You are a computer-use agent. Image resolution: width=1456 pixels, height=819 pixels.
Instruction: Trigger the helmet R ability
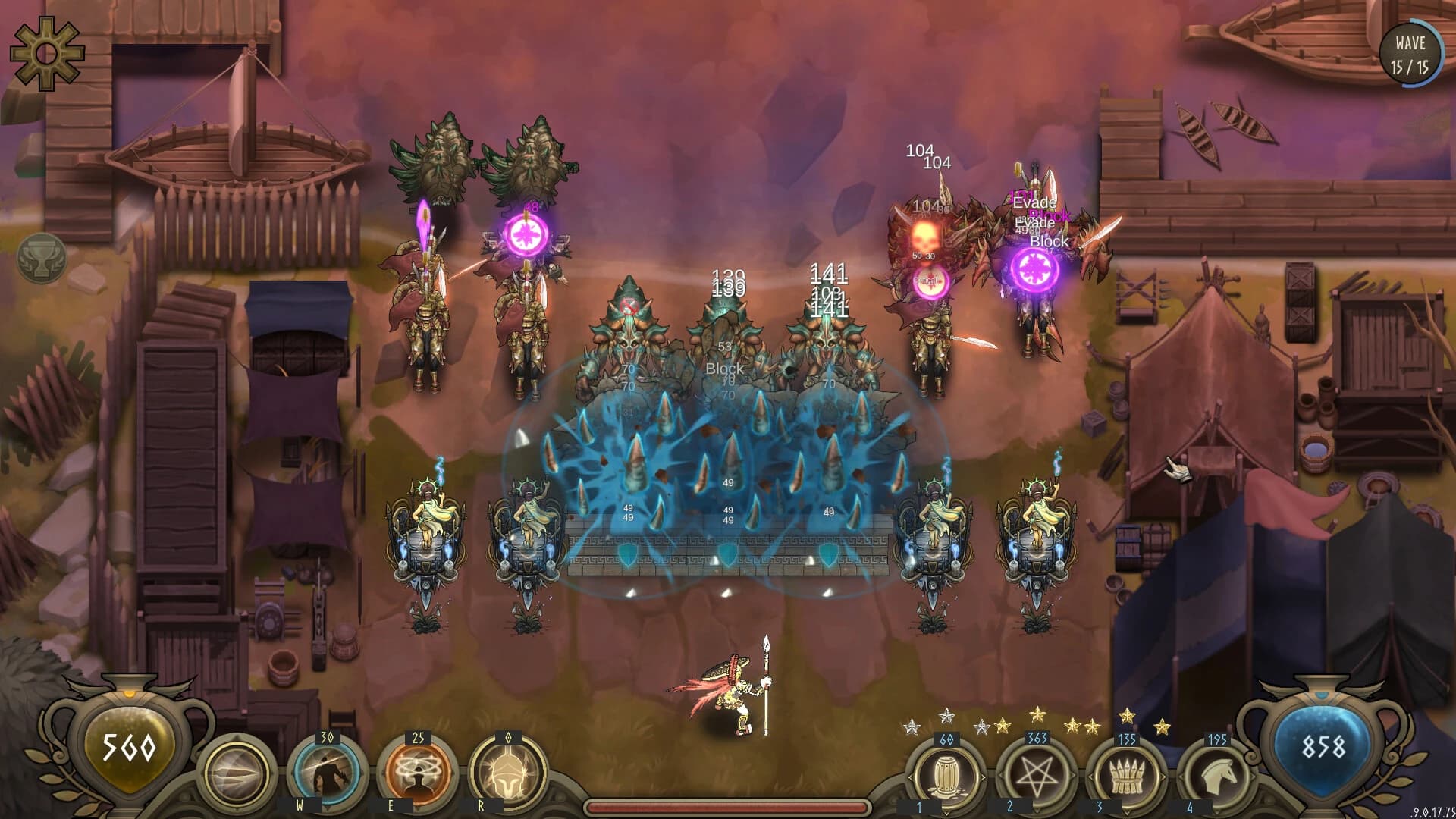[x=508, y=773]
